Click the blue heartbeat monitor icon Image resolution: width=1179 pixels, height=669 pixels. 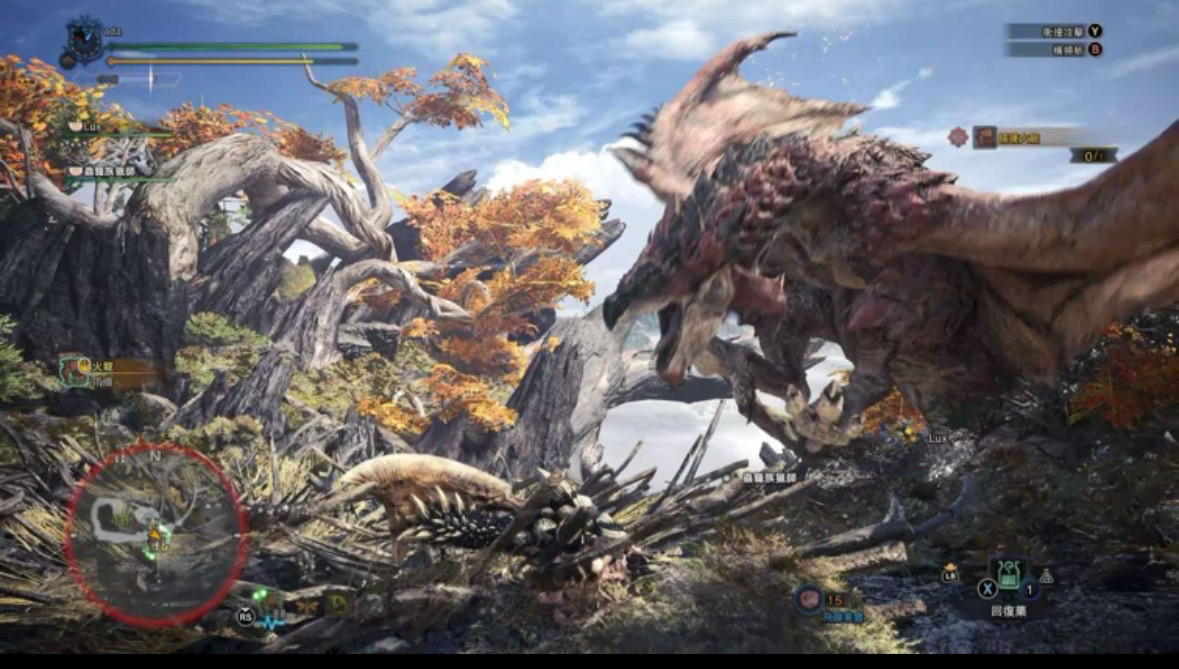[x=272, y=620]
